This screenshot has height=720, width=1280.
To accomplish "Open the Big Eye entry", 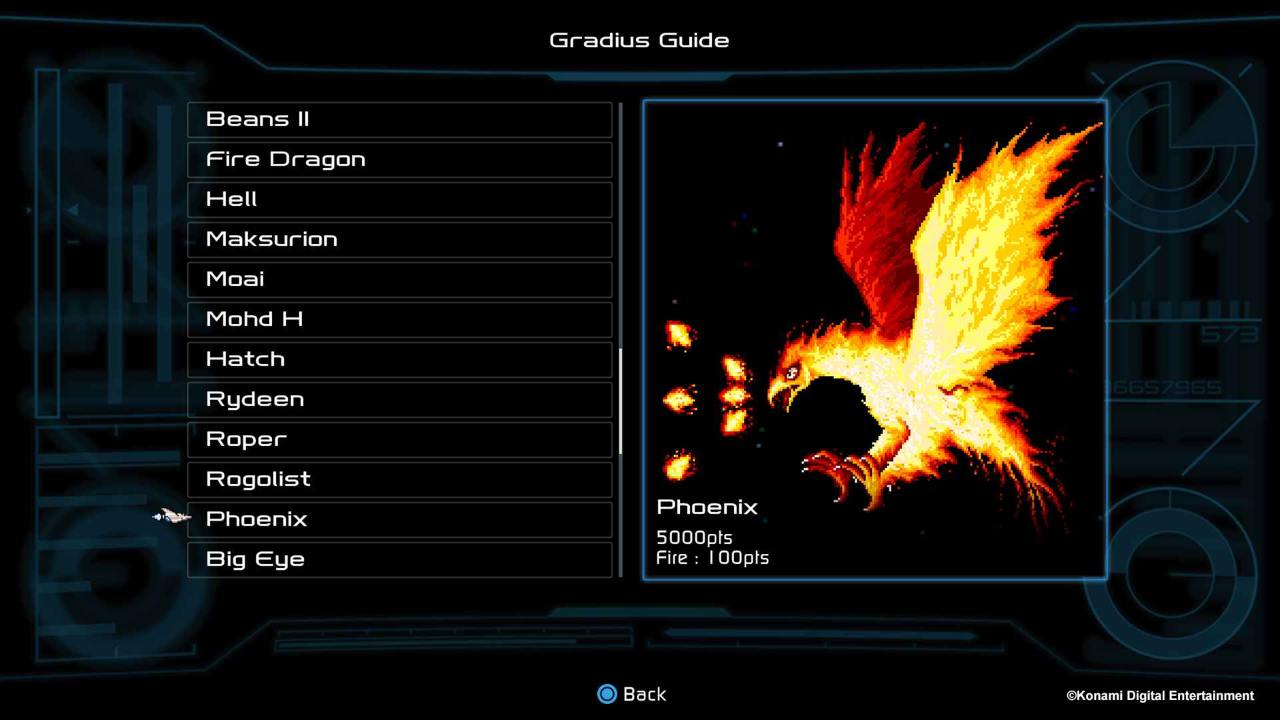I will pyautogui.click(x=399, y=559).
